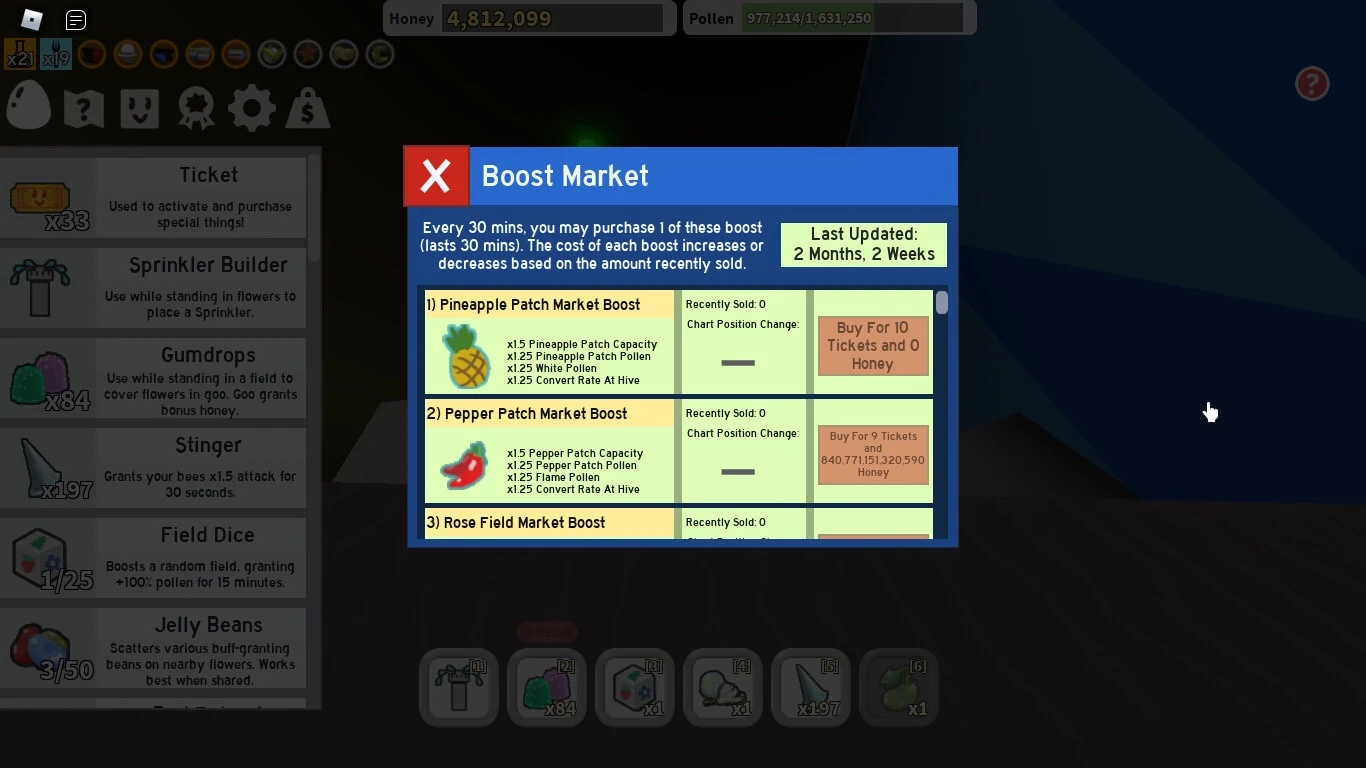The image size is (1366, 768).
Task: Click the Boost Market scrollbar handle
Action: click(x=941, y=303)
